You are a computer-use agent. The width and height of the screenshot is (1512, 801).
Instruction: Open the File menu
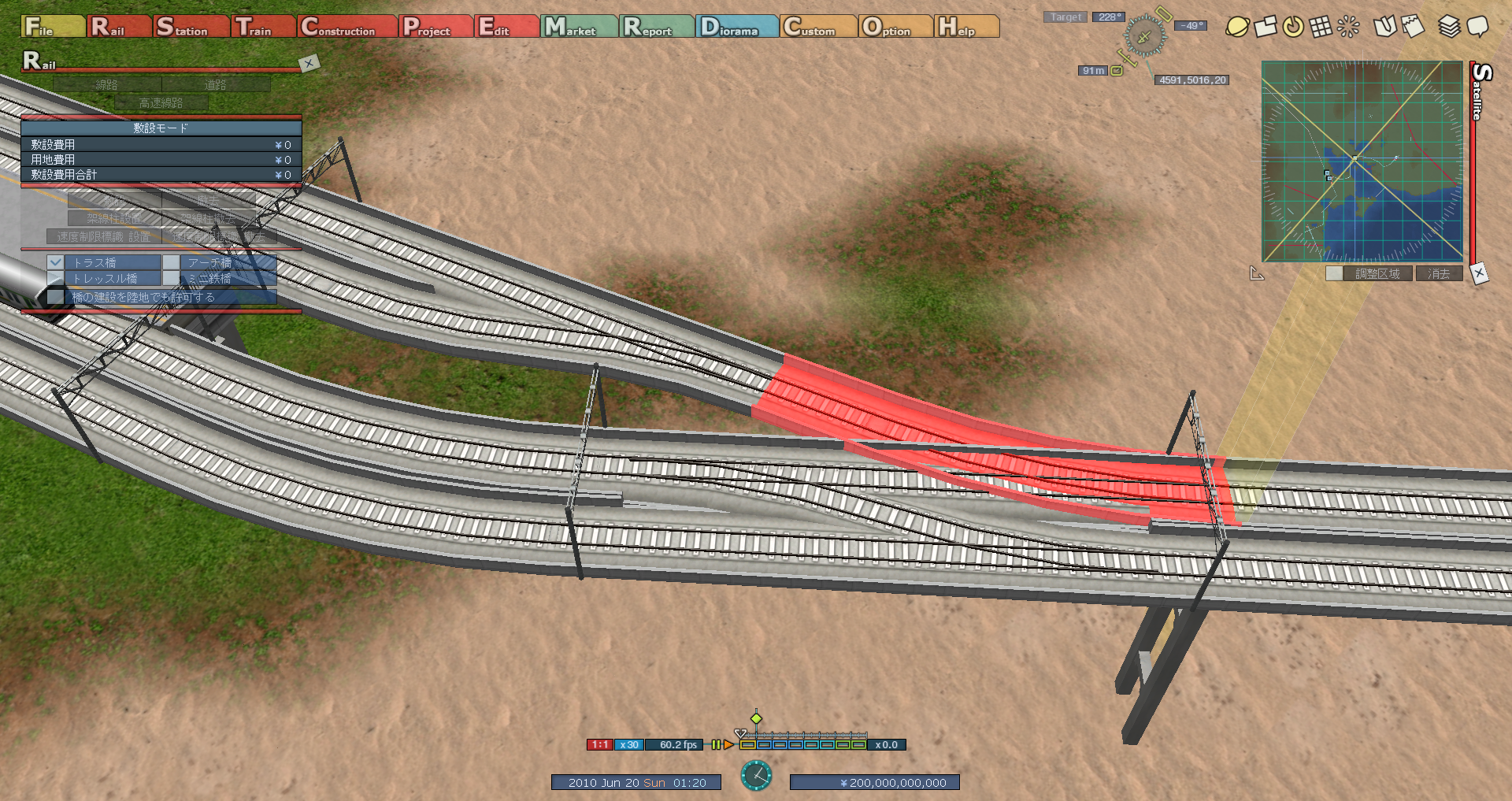click(52, 27)
